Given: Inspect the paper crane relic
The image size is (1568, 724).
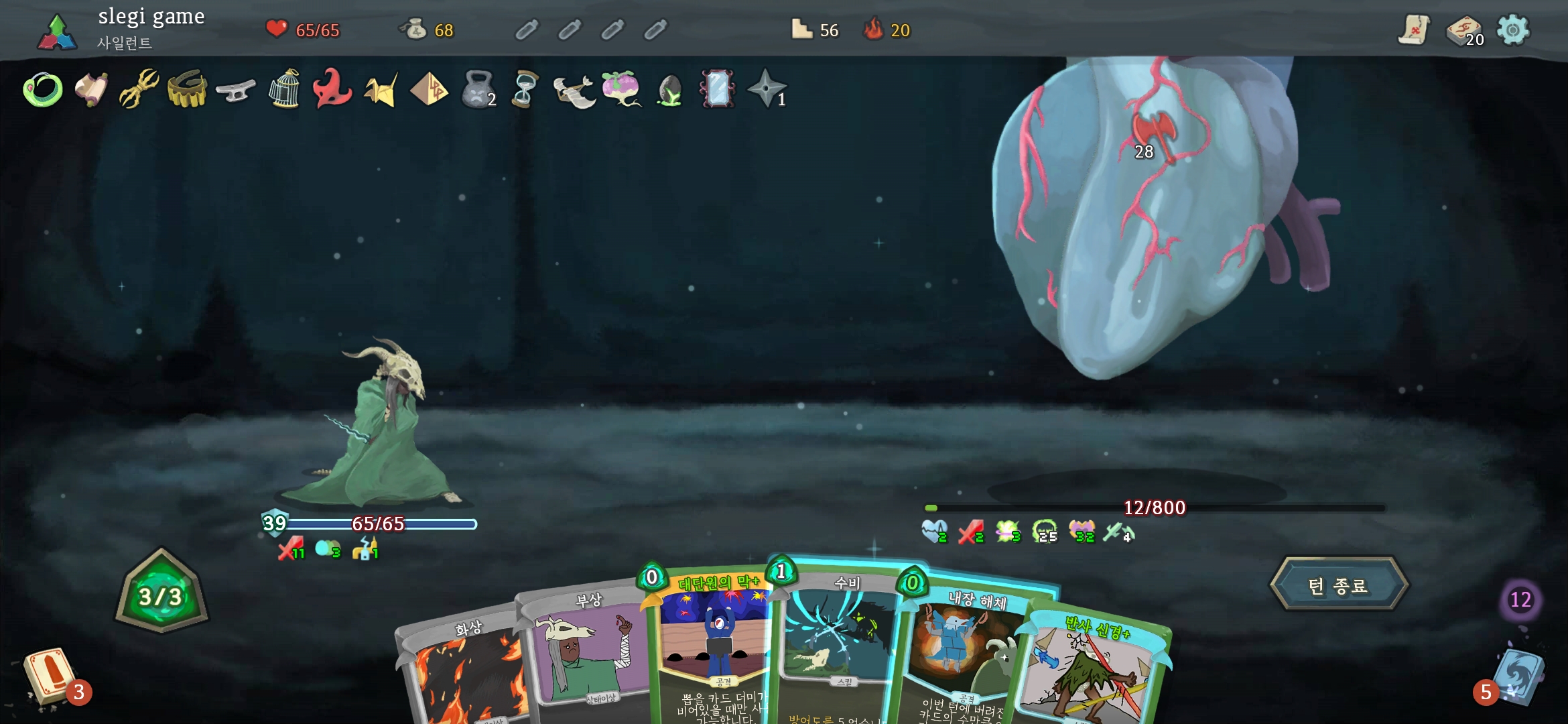Looking at the screenshot, I should 381,89.
